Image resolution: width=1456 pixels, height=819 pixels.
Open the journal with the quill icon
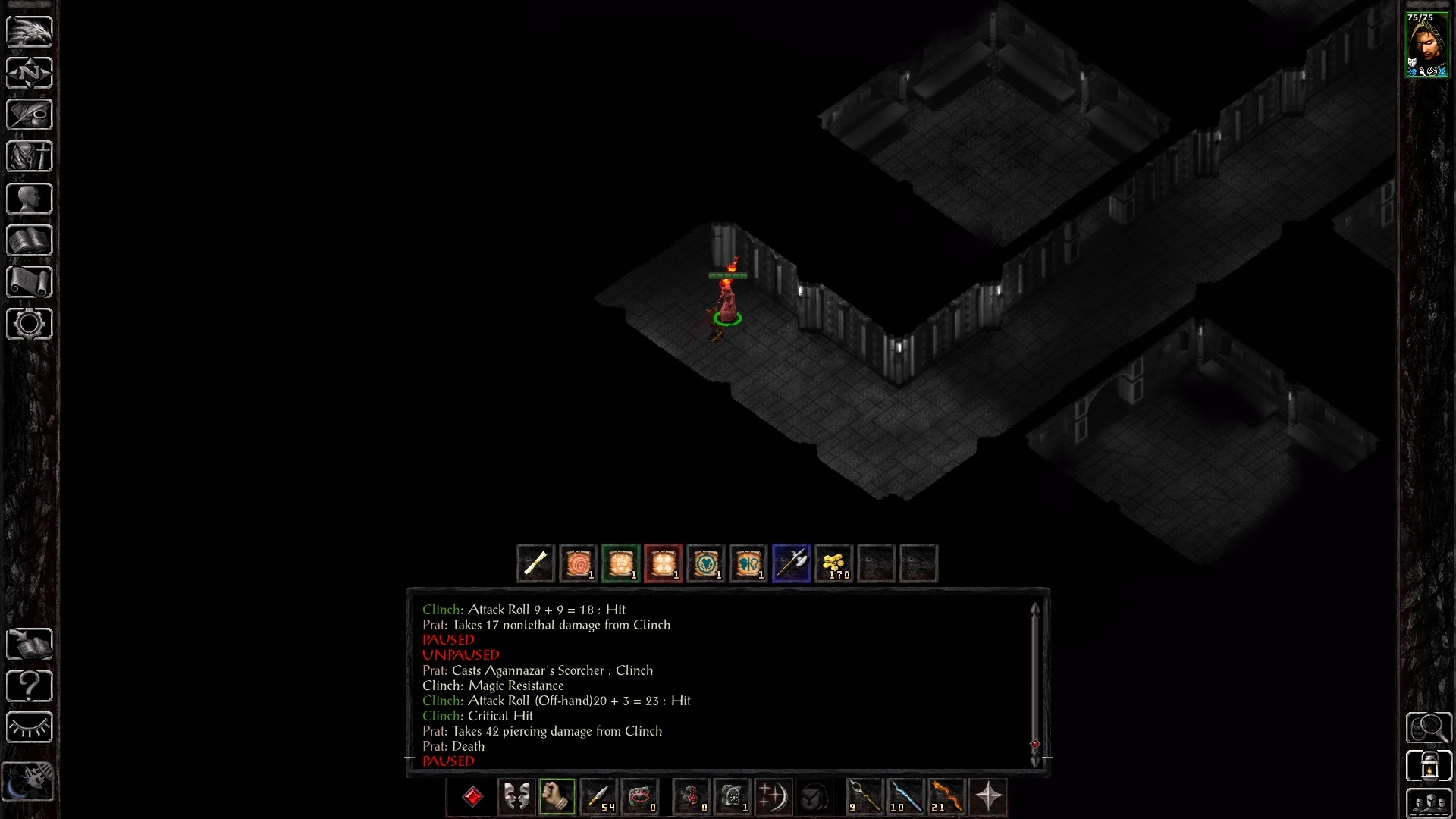tap(30, 115)
